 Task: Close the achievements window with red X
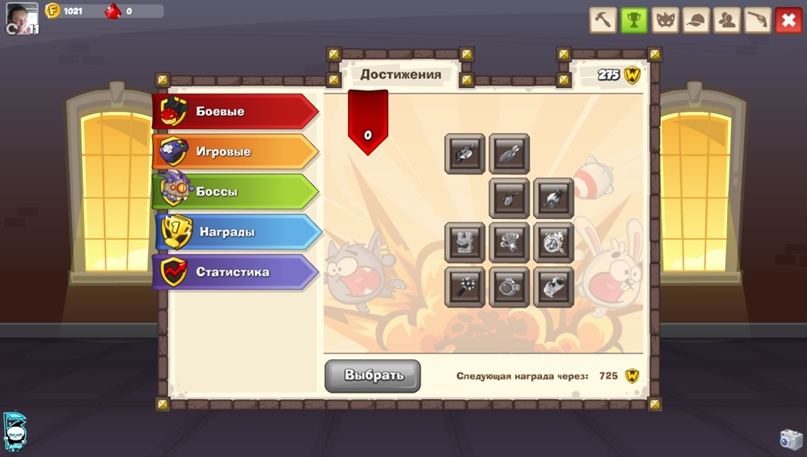(788, 19)
